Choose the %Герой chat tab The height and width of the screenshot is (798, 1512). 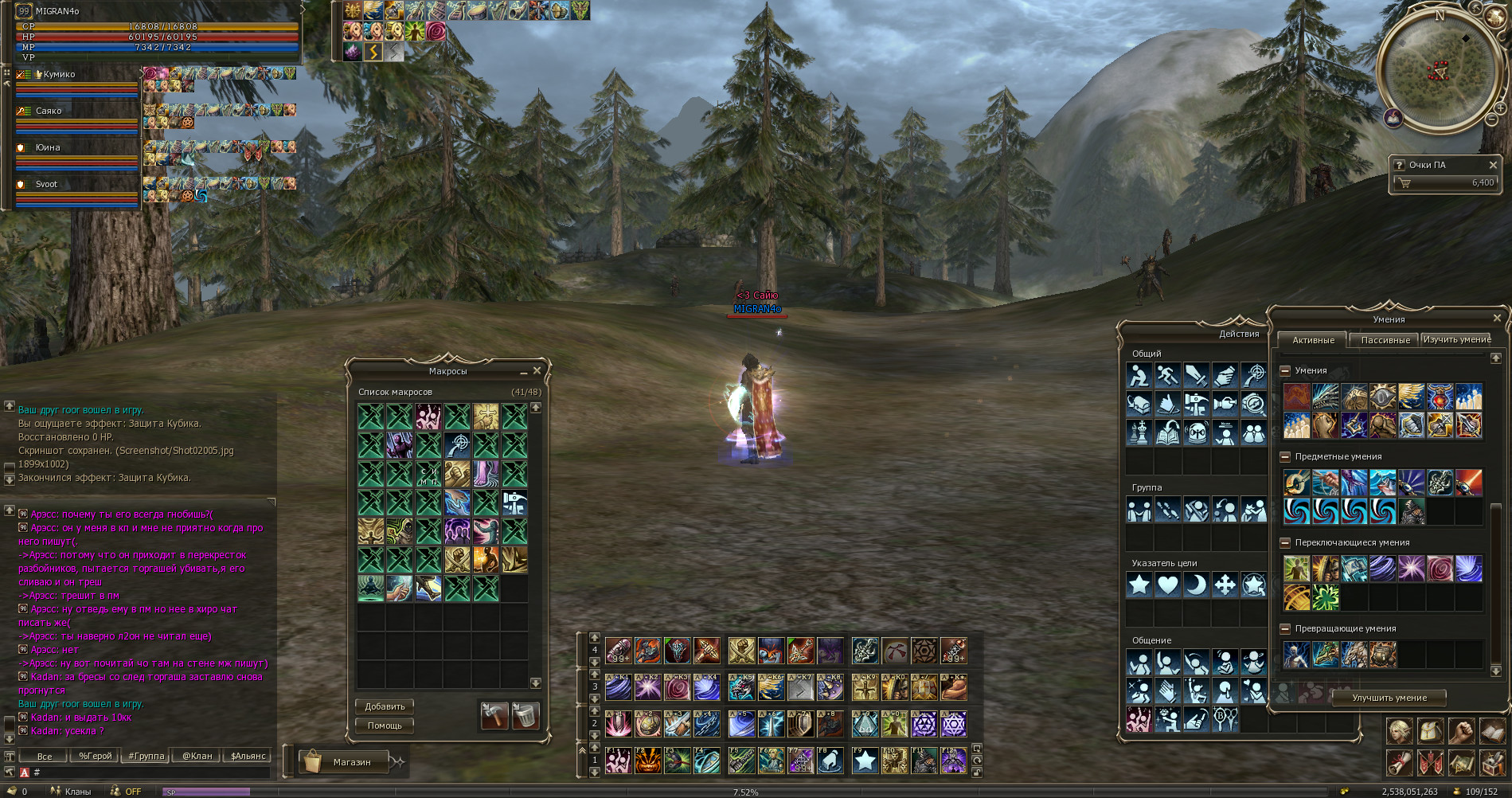[x=95, y=756]
